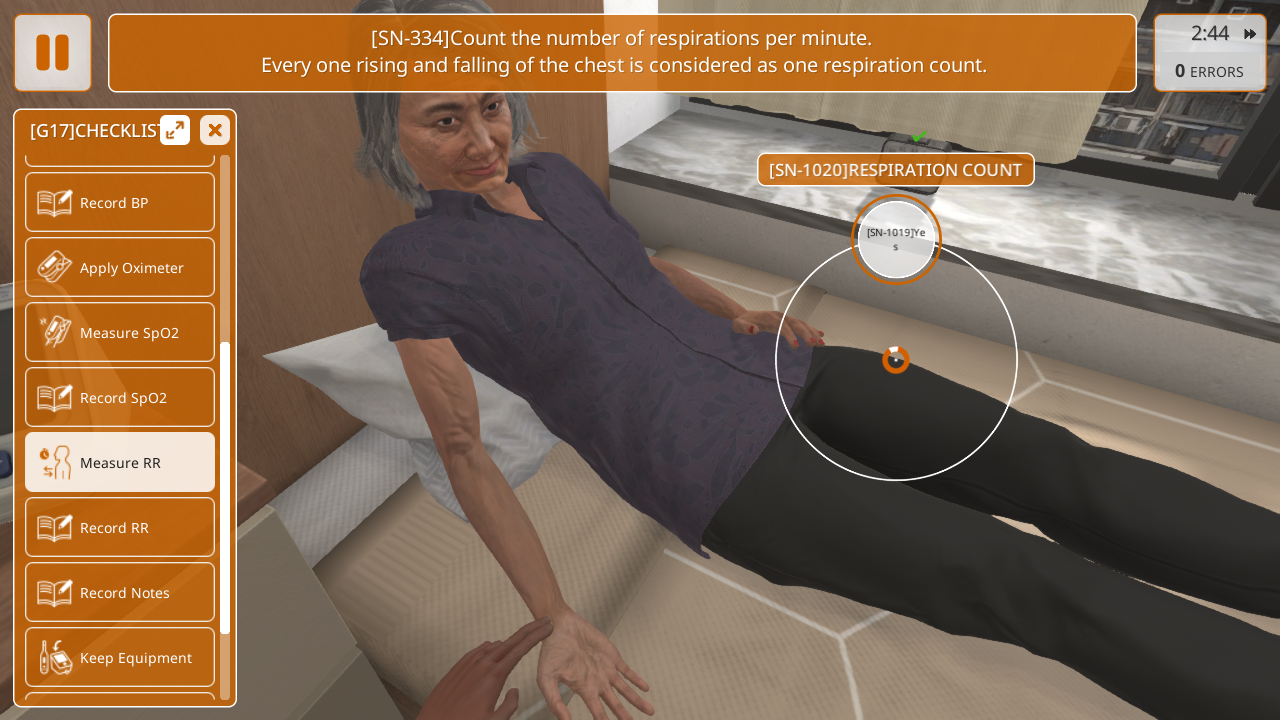
Task: Open Record Notes in the checklist
Action: tap(120, 592)
